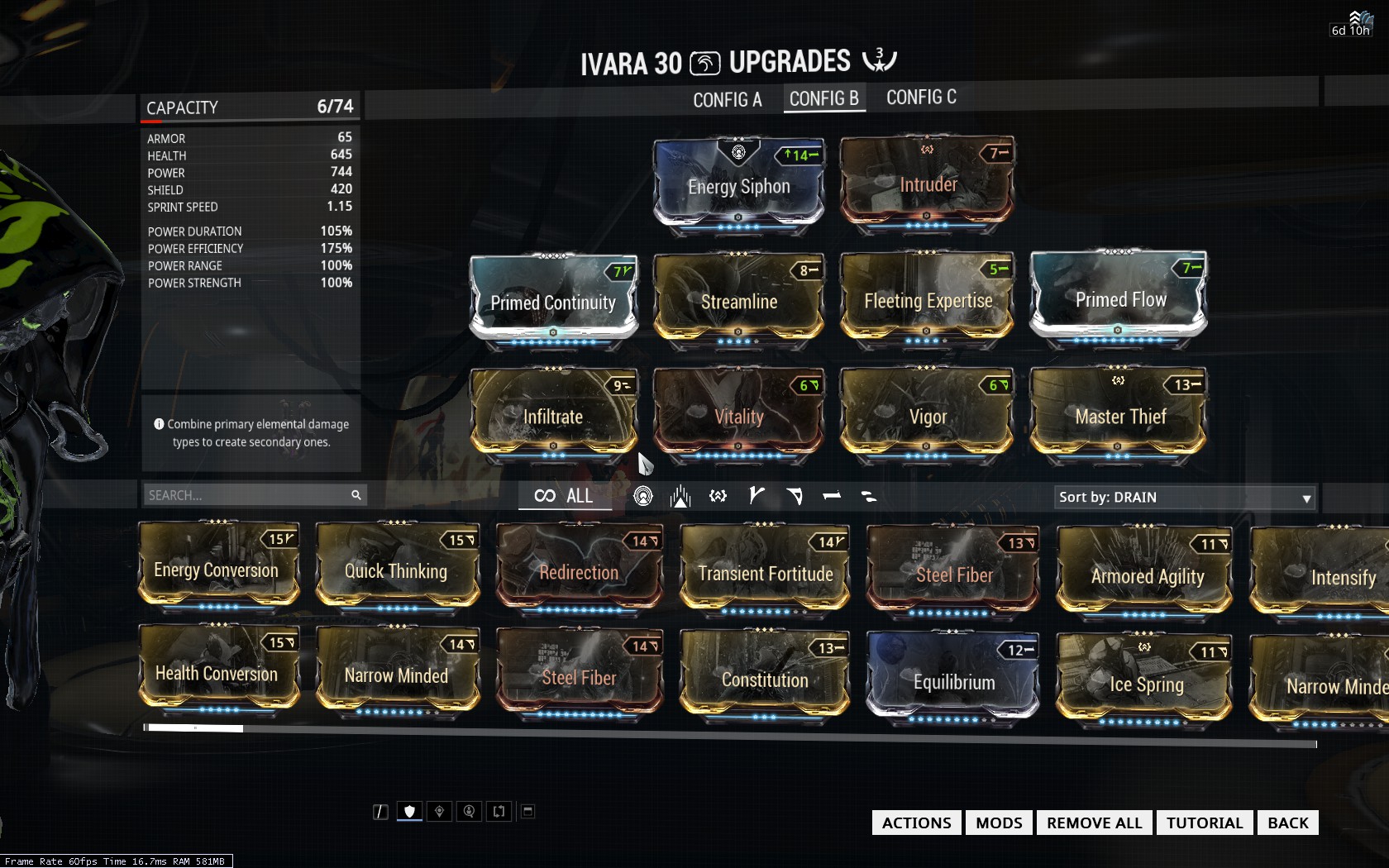Switch to Config A loadout
Screen dimensions: 1389x868
(727, 100)
